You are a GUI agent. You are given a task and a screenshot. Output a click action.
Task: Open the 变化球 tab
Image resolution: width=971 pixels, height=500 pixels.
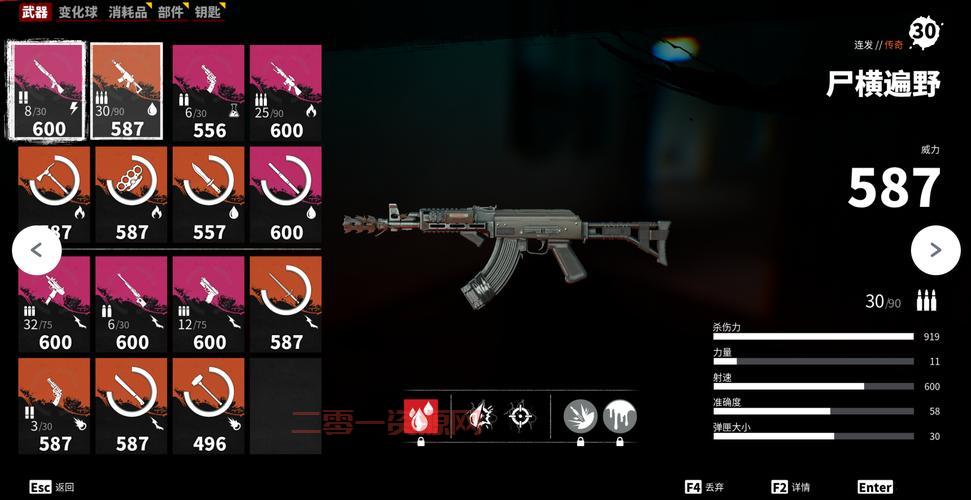pos(77,12)
